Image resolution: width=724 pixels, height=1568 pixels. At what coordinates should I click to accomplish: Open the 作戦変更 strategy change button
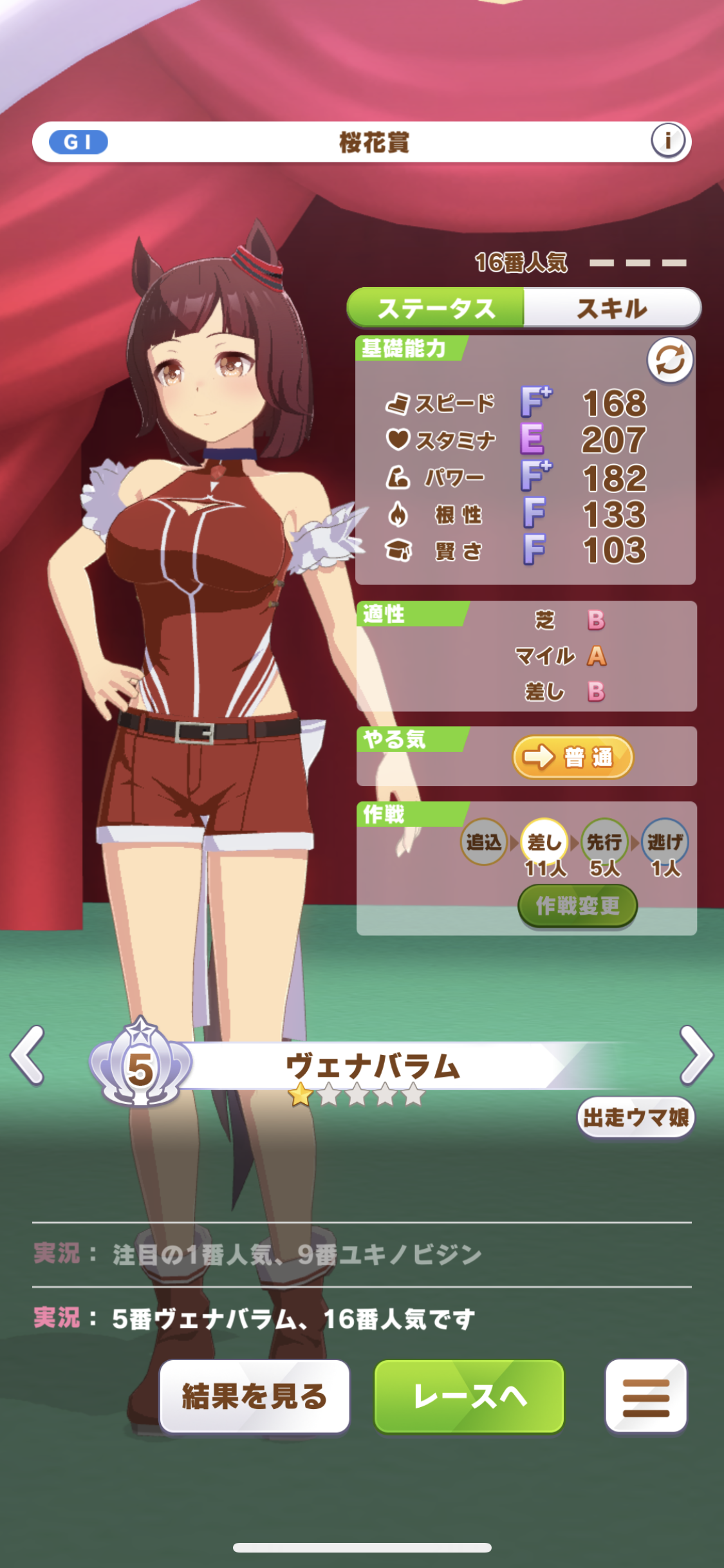pyautogui.click(x=577, y=906)
